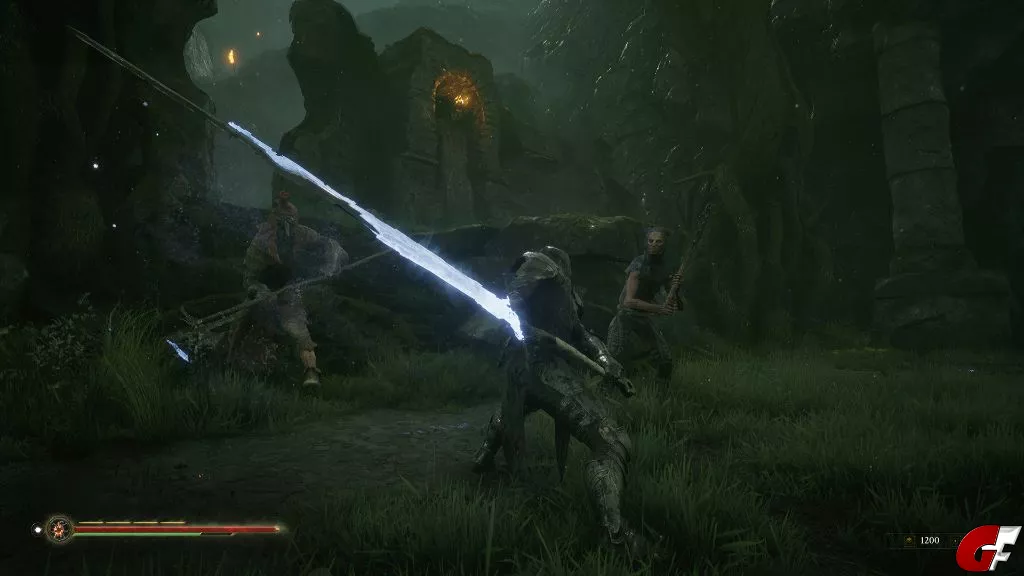
Task: Select the small white orb icon
Action: coord(37,527)
